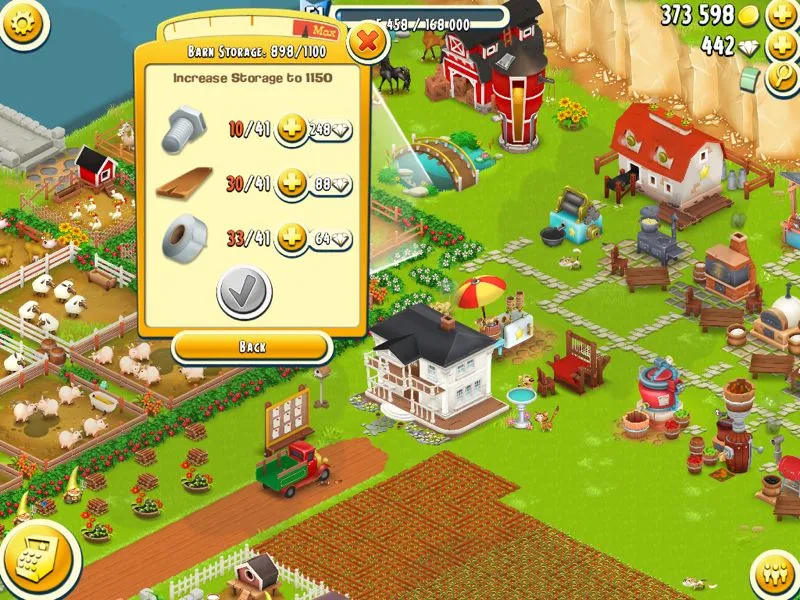Select the 64 diamond cost for duct tape
The image size is (800, 600).
pyautogui.click(x=332, y=240)
